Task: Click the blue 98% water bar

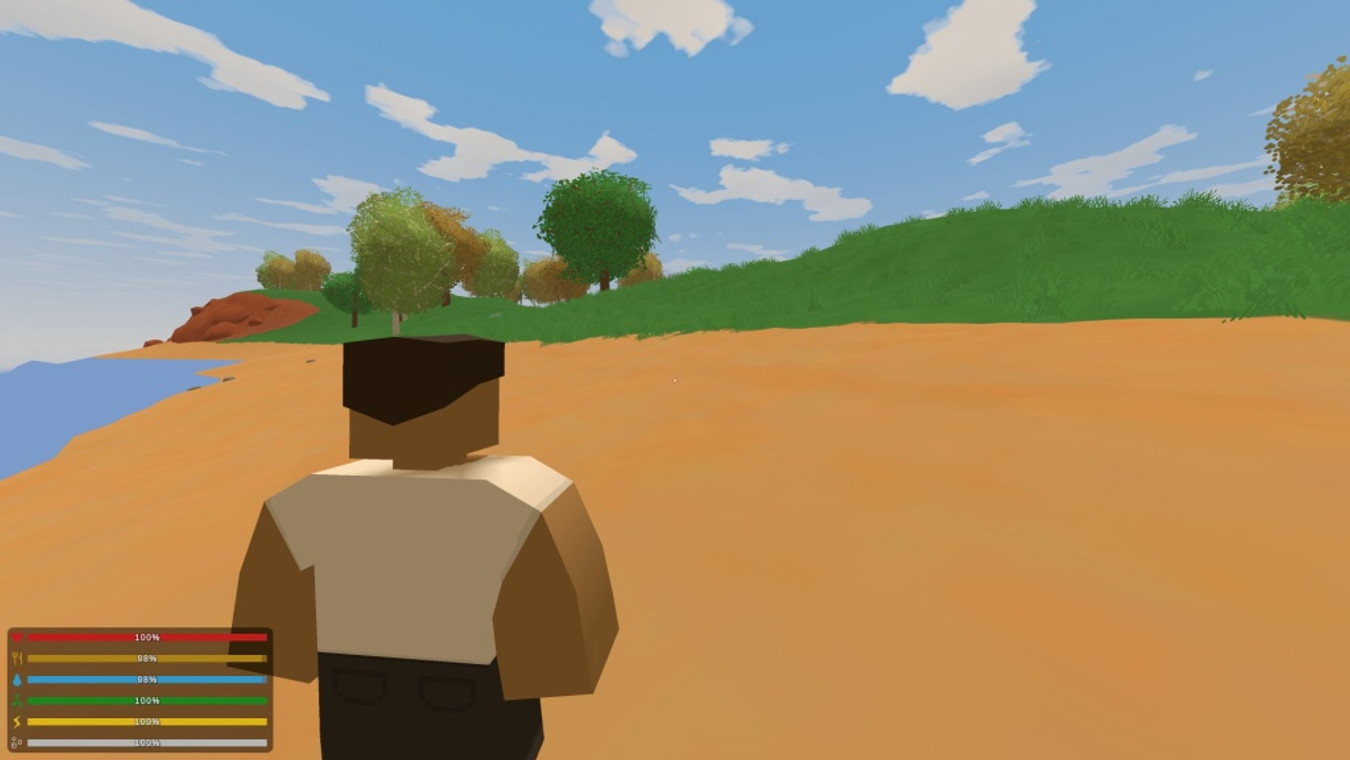Action: point(148,679)
